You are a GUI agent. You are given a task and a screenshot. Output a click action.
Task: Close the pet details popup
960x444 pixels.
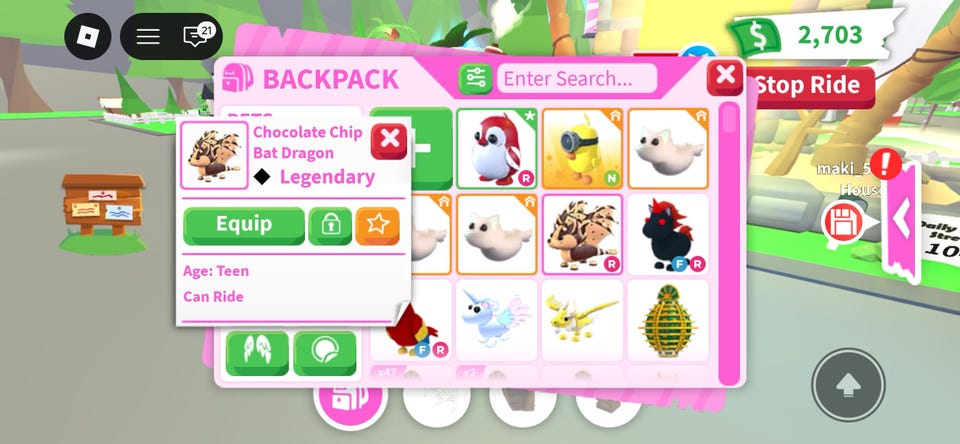tap(390, 141)
